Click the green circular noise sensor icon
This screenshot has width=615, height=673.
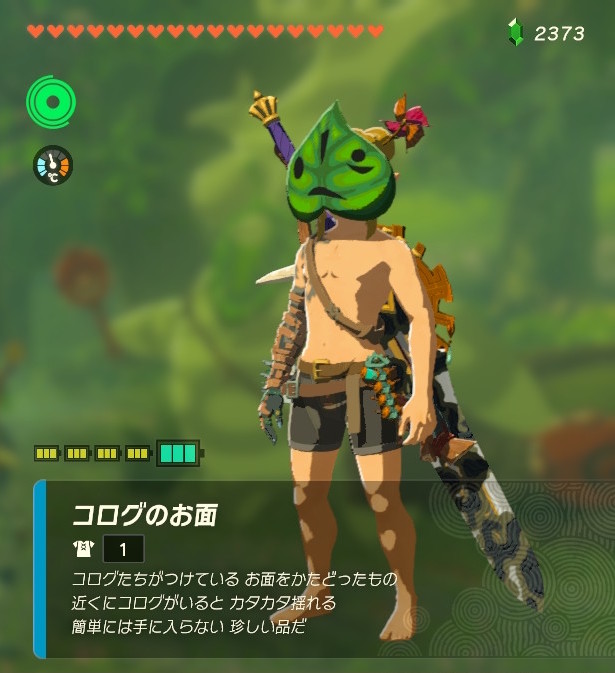[51, 100]
